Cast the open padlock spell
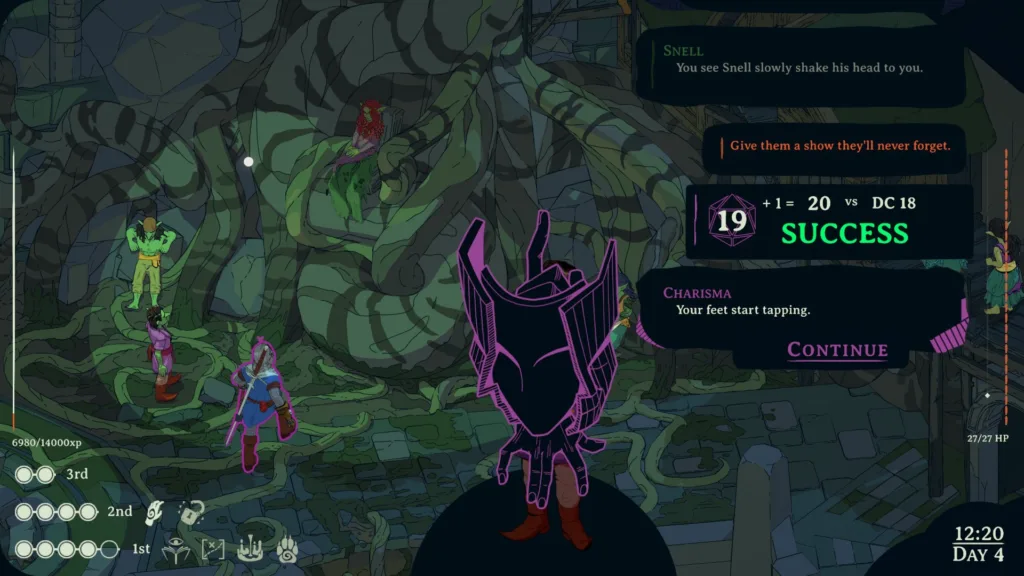1024x576 pixels. (x=190, y=512)
